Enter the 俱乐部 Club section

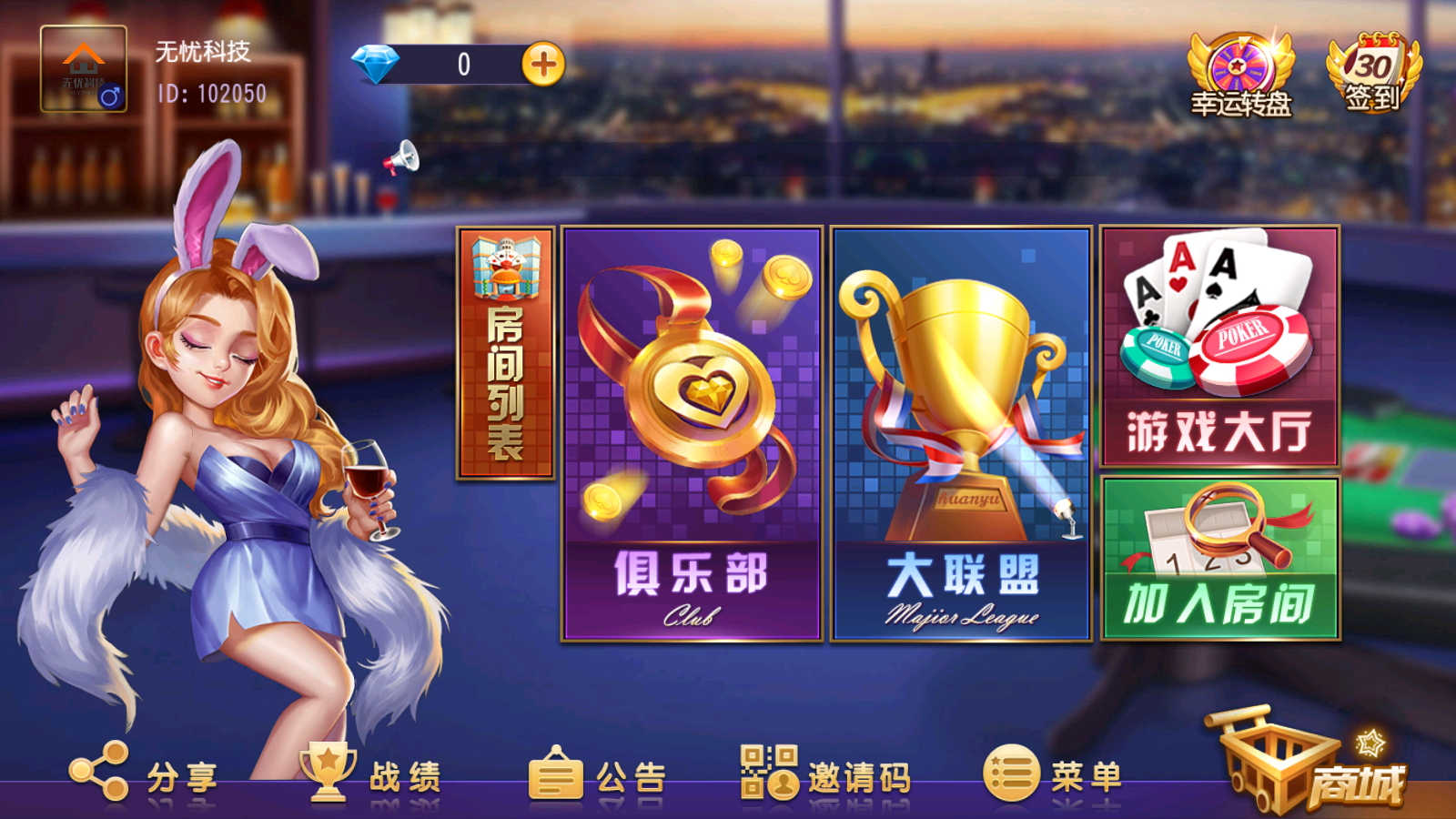pyautogui.click(x=693, y=437)
